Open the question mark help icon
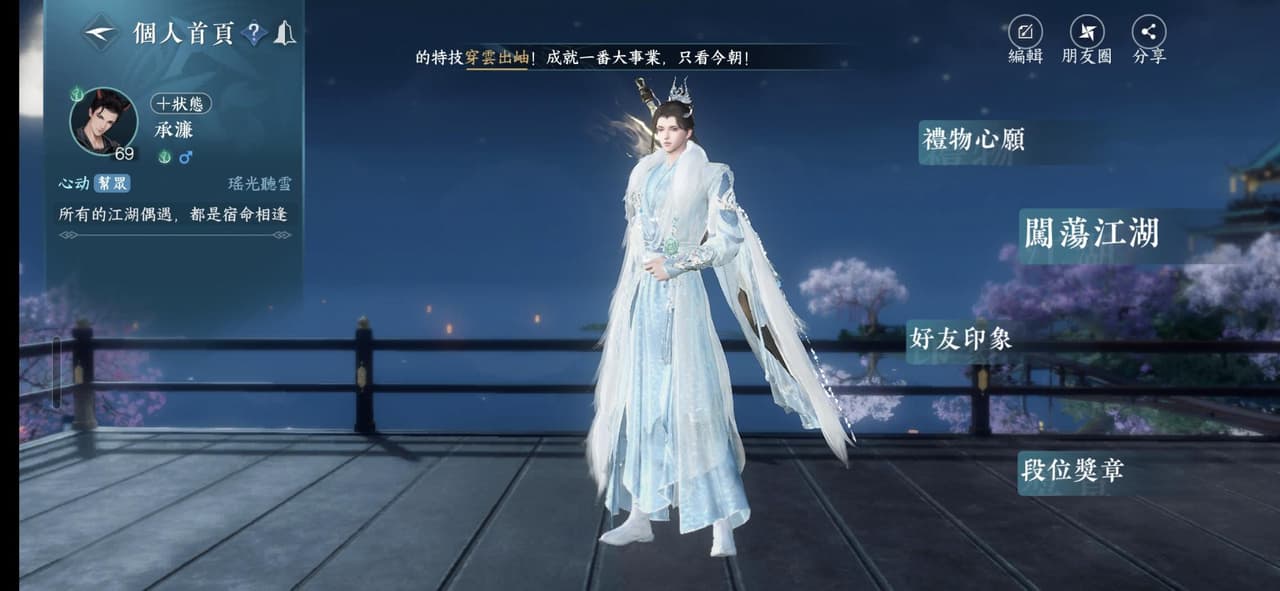Screen dimensions: 1280x591 click(254, 34)
